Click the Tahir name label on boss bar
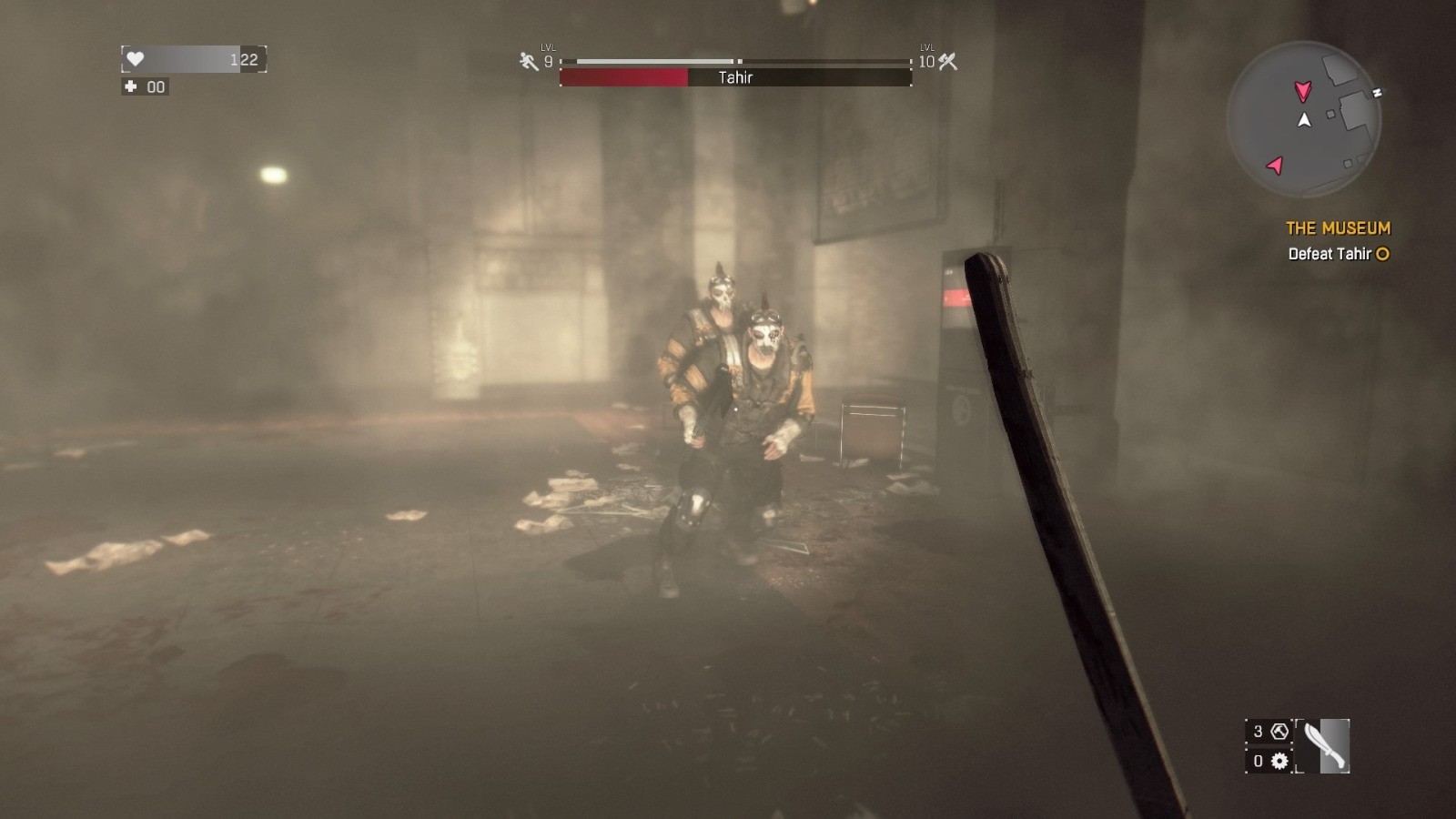This screenshot has height=819, width=1456. point(734,77)
